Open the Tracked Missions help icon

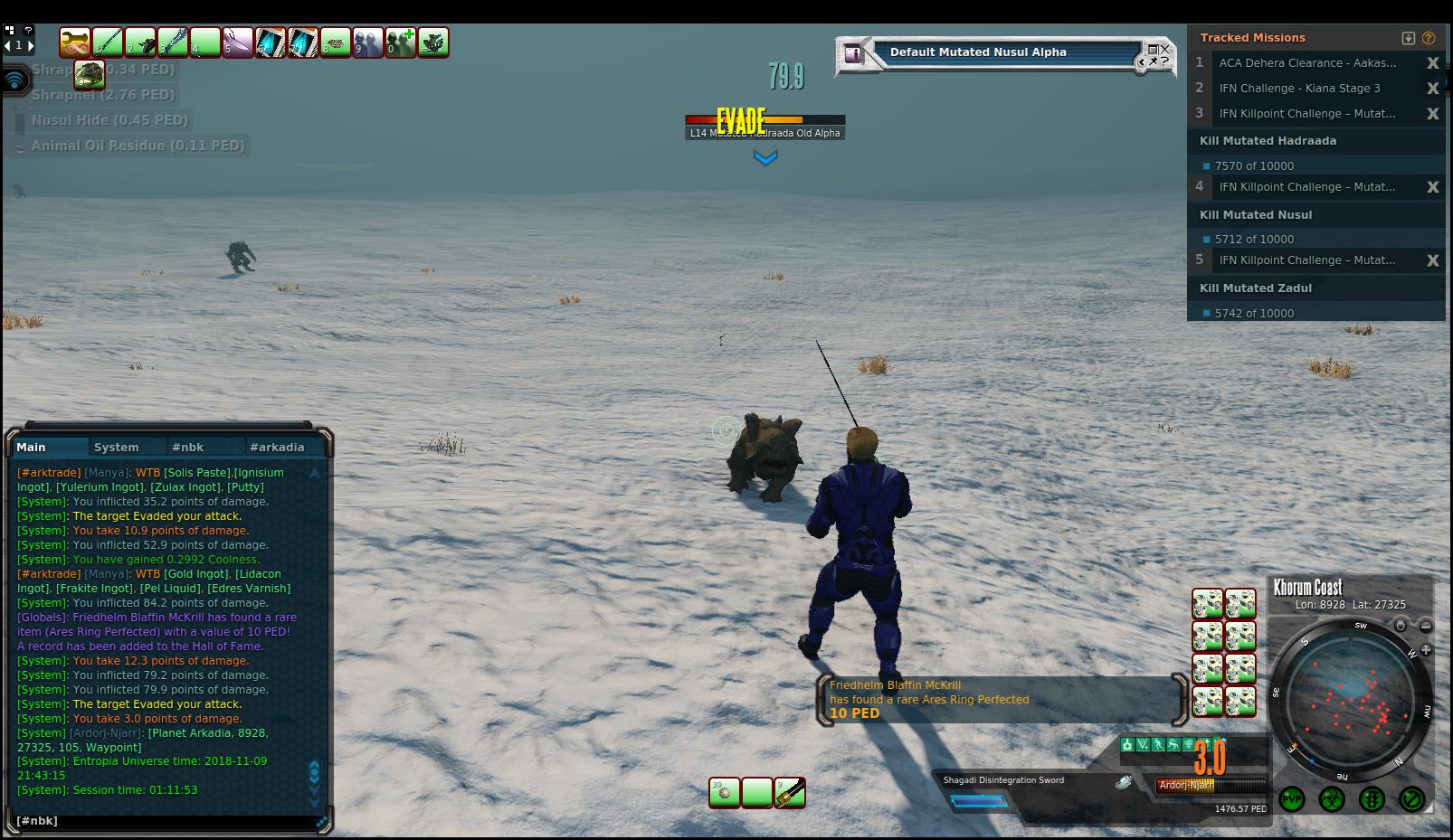point(1429,38)
